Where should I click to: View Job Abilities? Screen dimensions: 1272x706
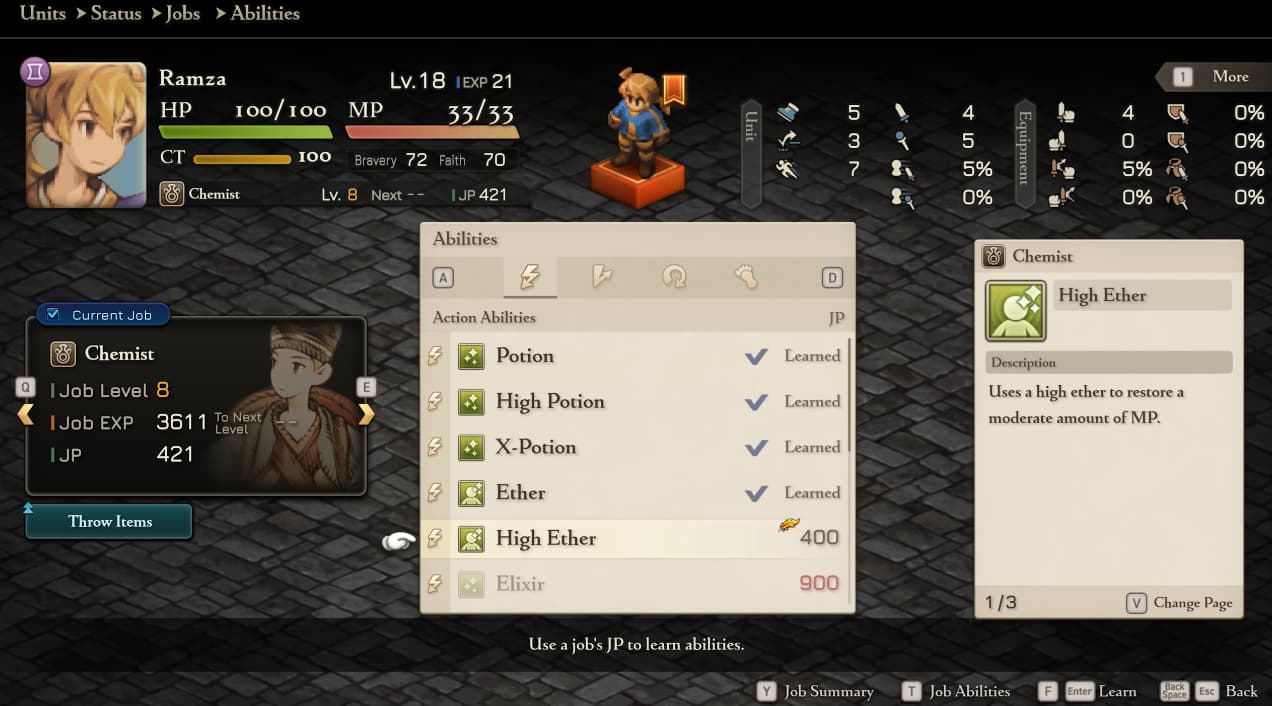[x=958, y=691]
